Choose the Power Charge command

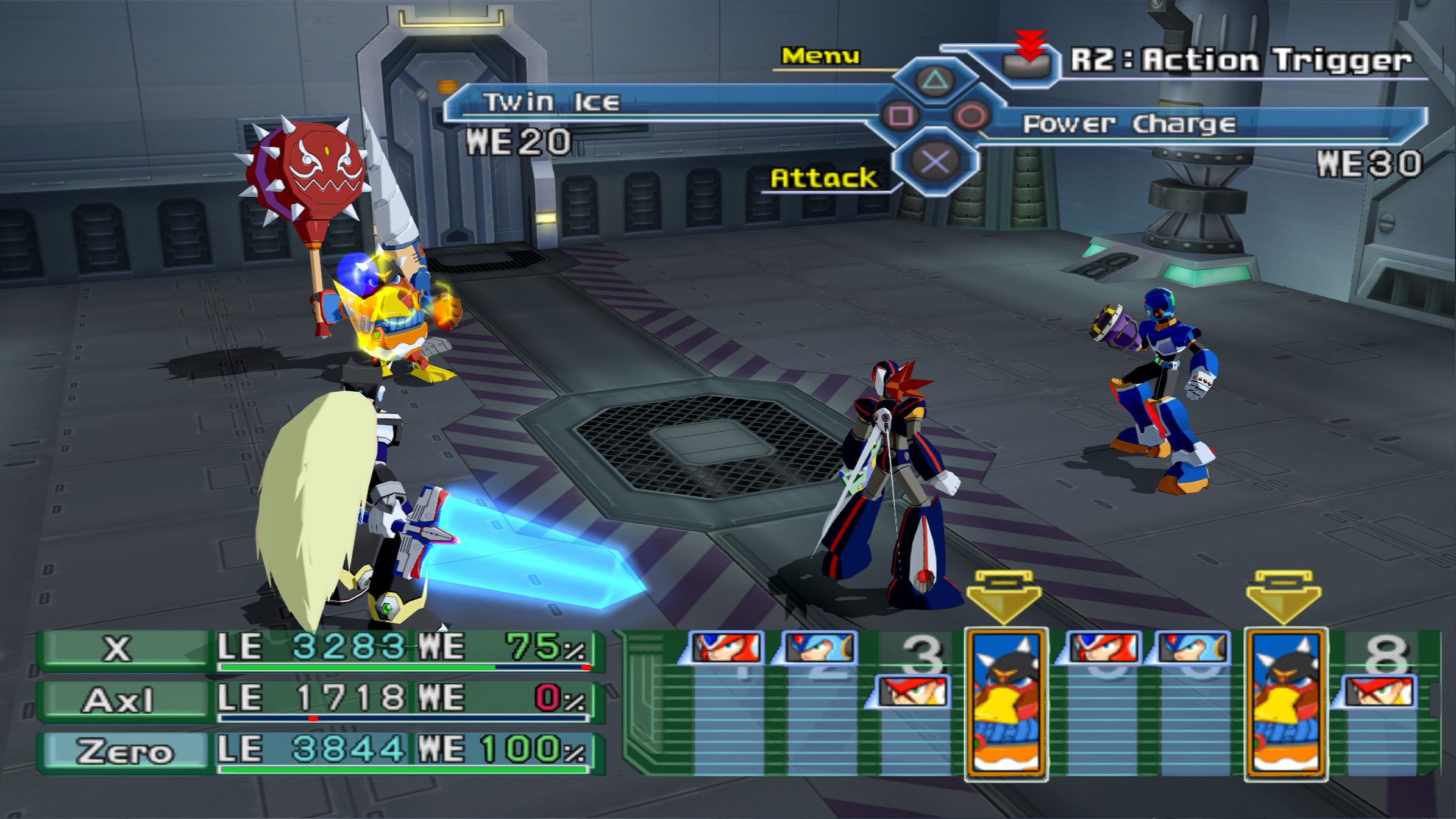pyautogui.click(x=1129, y=124)
